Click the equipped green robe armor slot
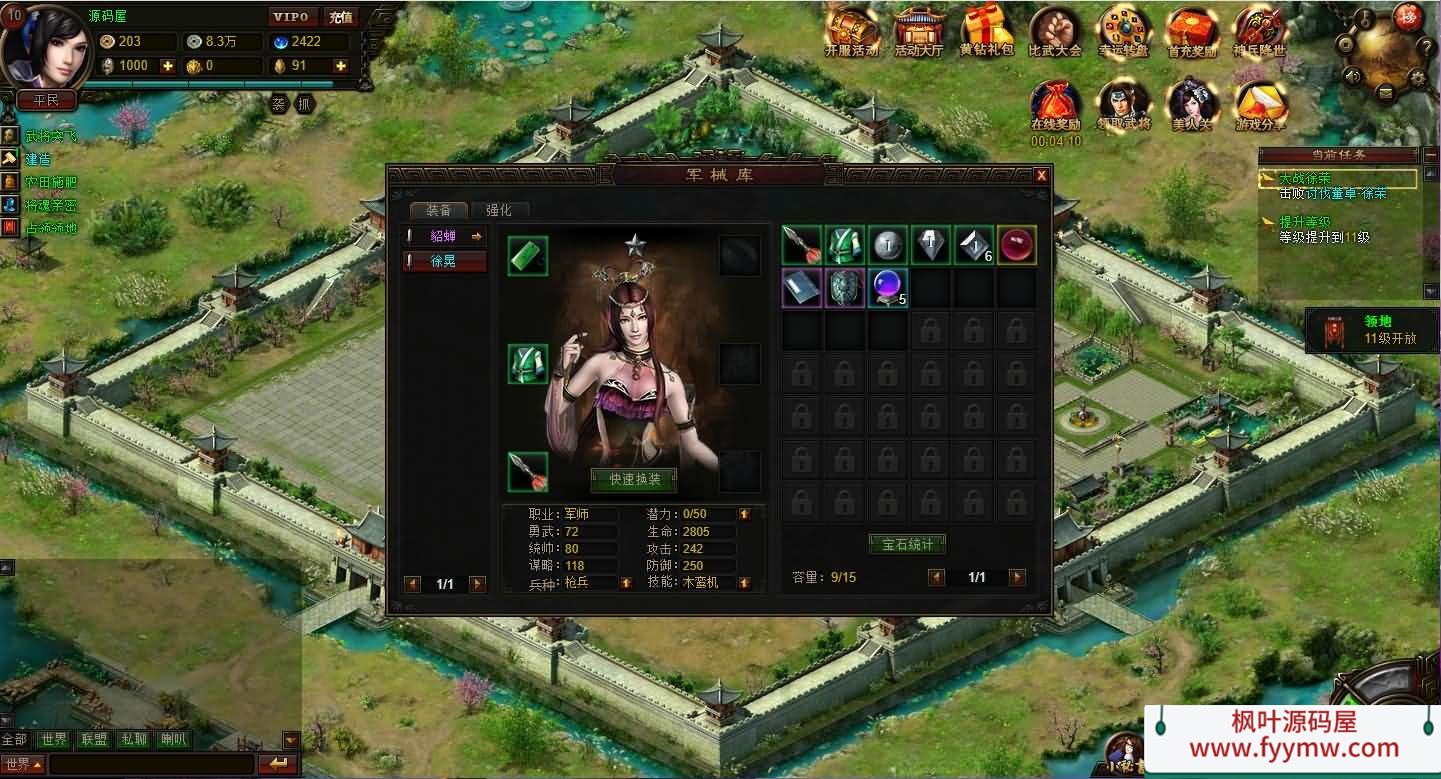This screenshot has width=1441, height=779. tap(528, 363)
